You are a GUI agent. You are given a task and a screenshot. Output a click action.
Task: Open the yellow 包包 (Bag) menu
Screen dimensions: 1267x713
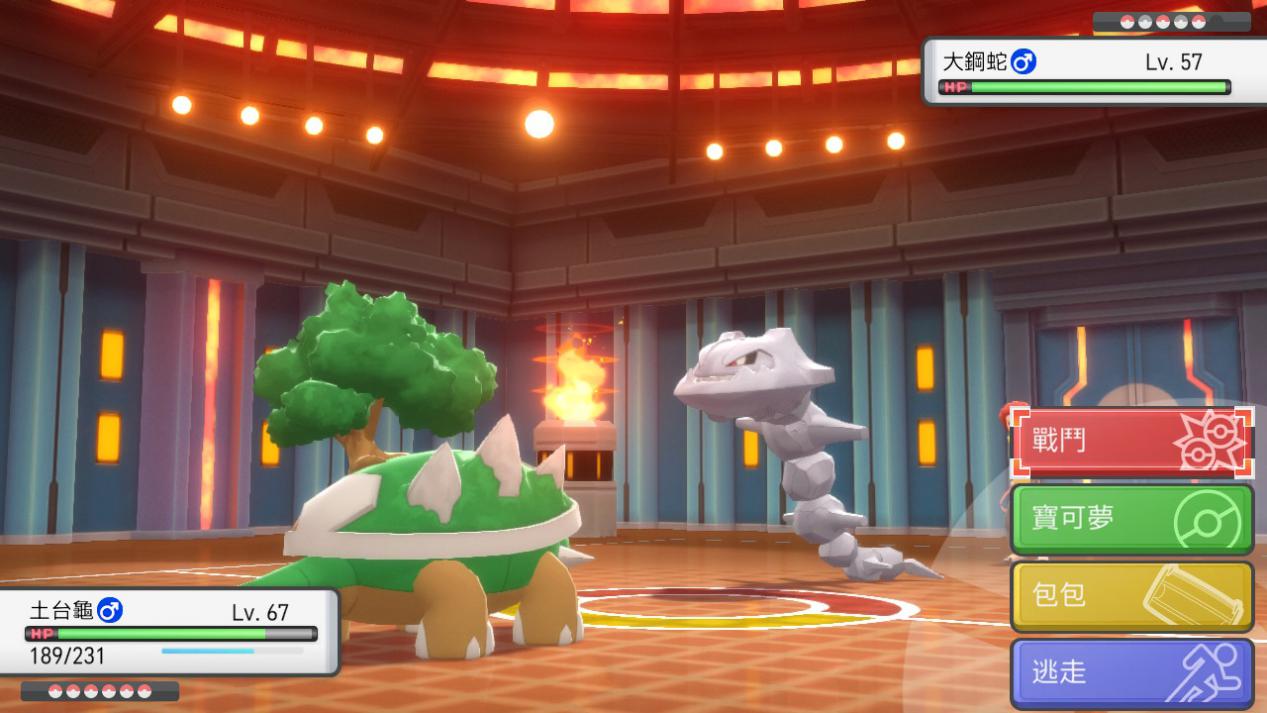(x=1130, y=595)
